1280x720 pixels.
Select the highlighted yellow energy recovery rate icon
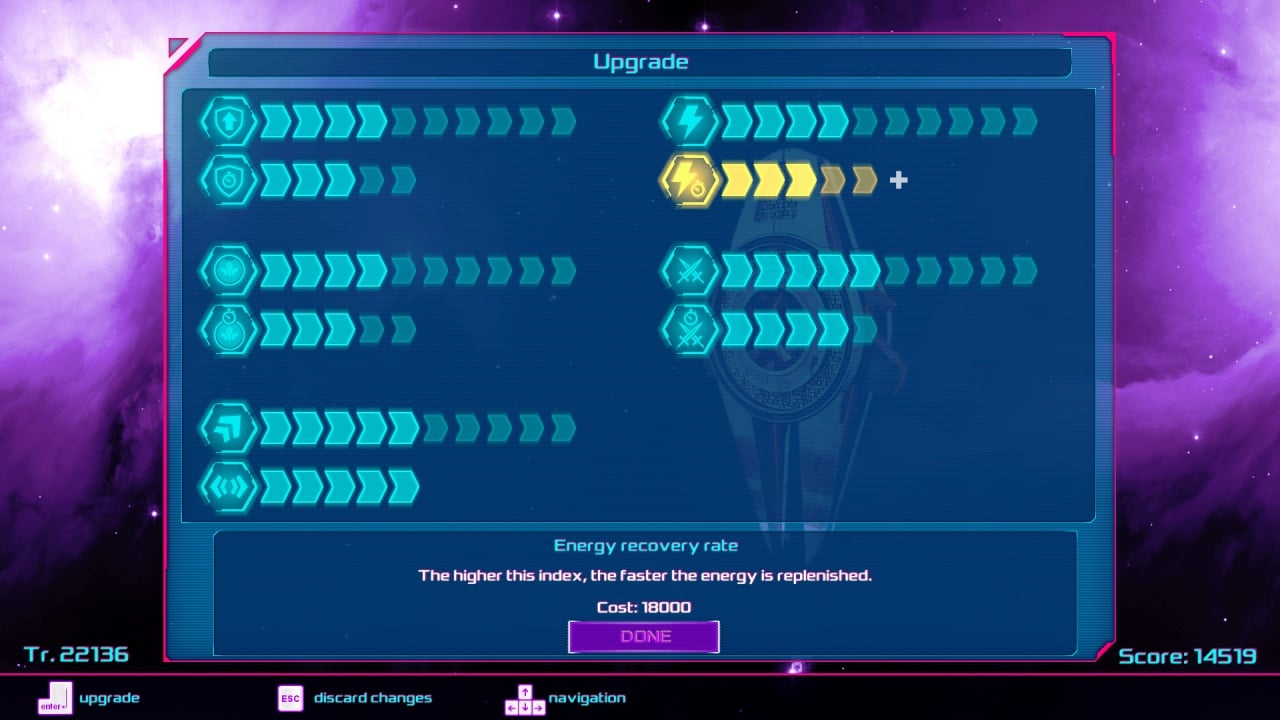[688, 181]
